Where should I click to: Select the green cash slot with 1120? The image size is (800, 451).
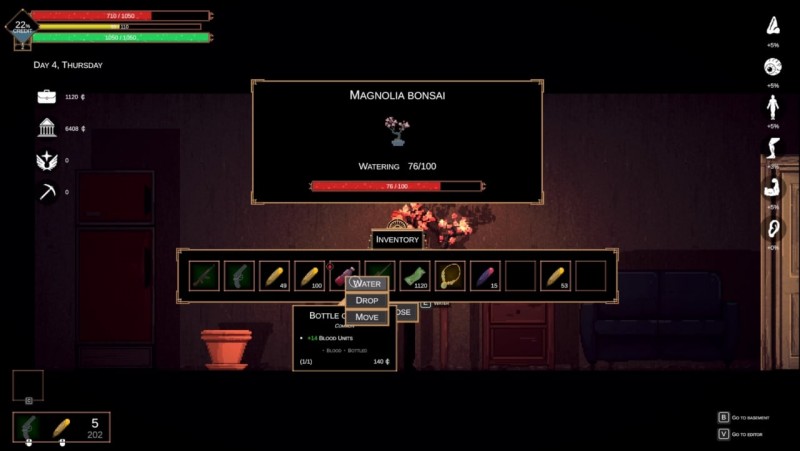tap(415, 276)
